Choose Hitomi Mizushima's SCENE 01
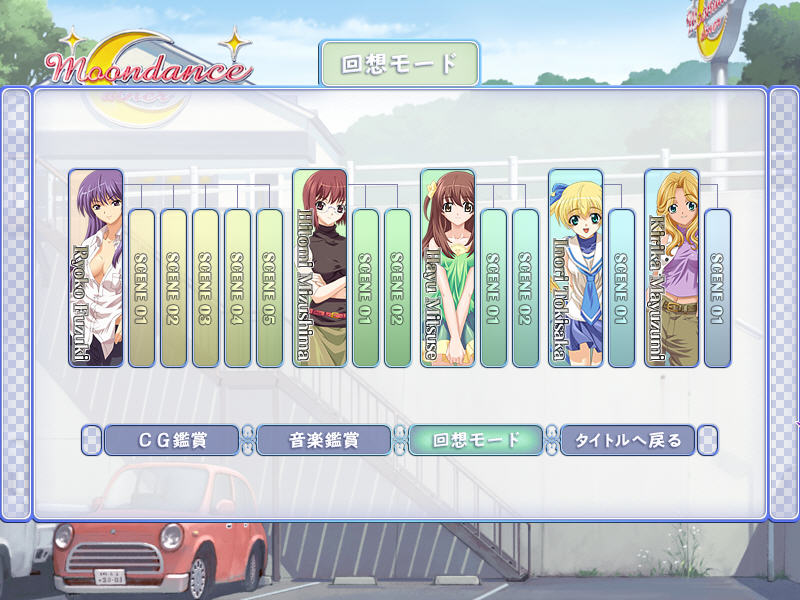 [365, 288]
